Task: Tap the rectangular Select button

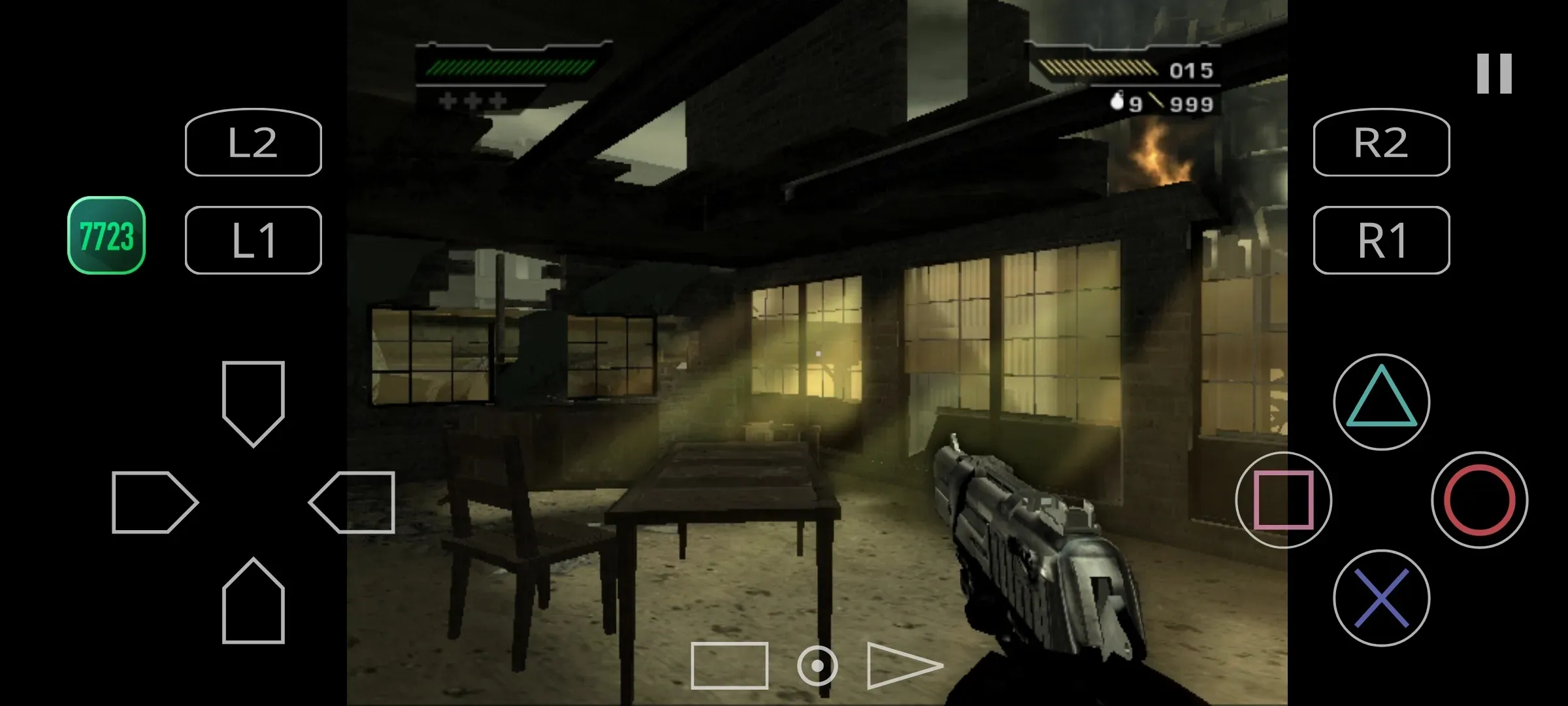Action: (729, 665)
